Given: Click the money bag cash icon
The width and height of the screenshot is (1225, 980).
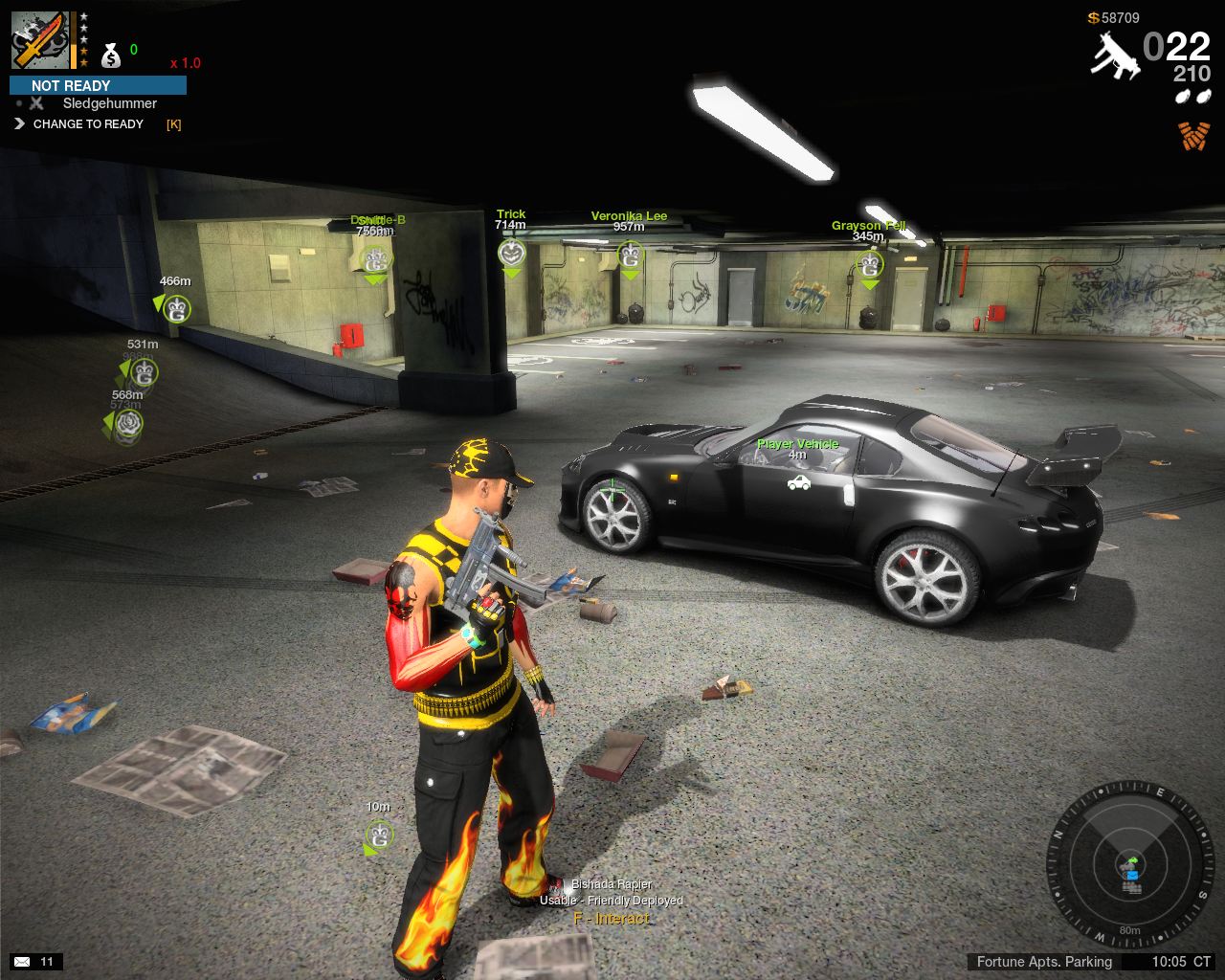Looking at the screenshot, I should click(x=111, y=55).
